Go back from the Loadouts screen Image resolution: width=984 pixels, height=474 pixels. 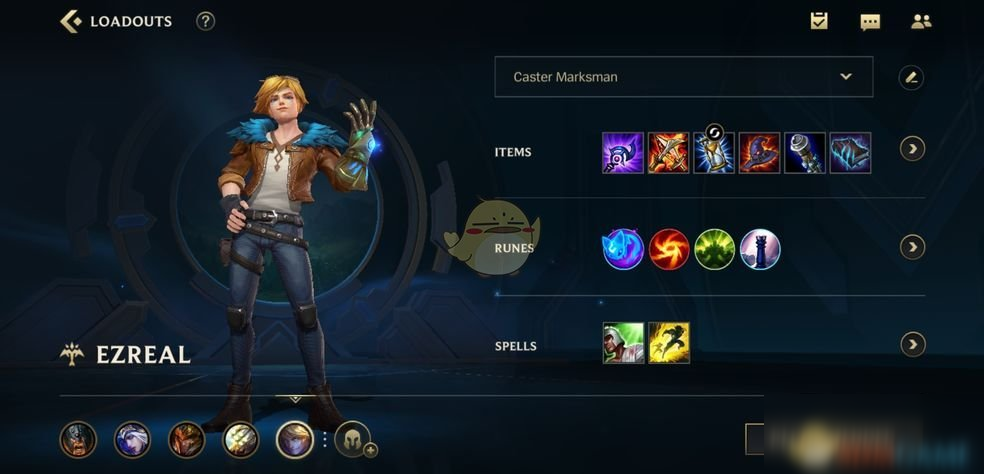tap(71, 21)
